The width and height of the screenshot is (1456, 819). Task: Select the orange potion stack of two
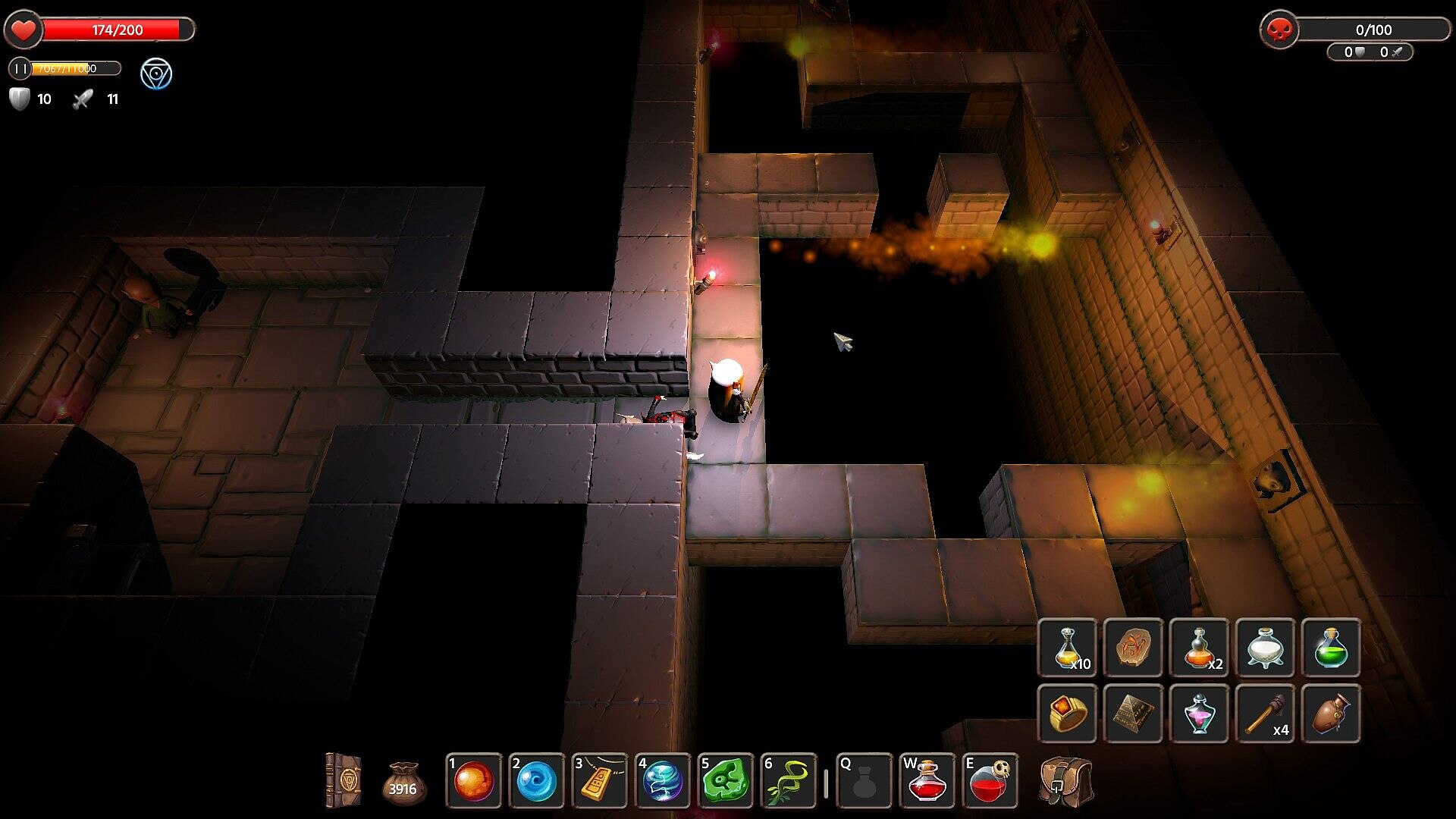coord(1199,648)
